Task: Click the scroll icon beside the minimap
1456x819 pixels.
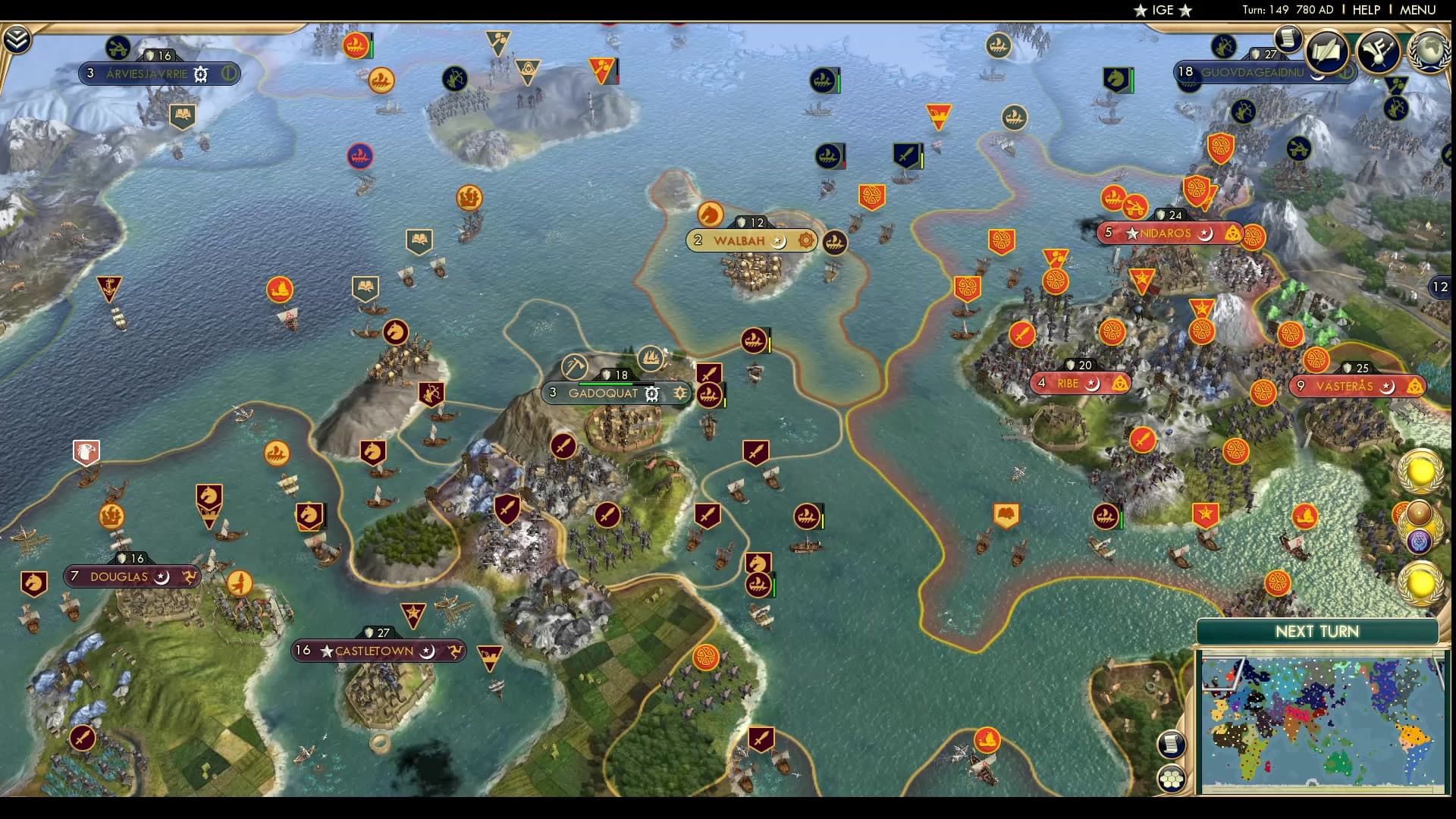Action: (1172, 745)
